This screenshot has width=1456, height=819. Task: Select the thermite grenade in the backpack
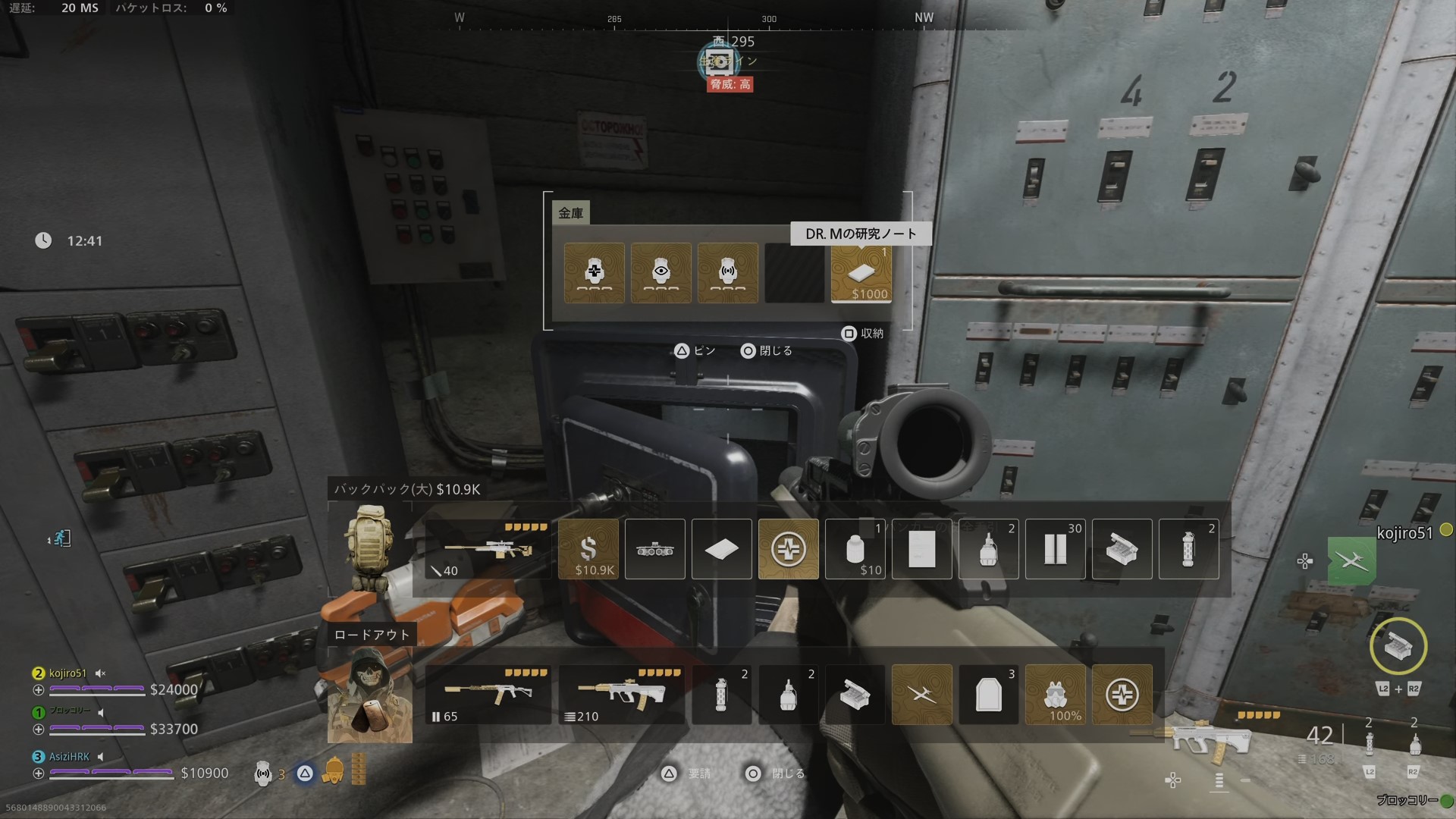(x=1189, y=549)
